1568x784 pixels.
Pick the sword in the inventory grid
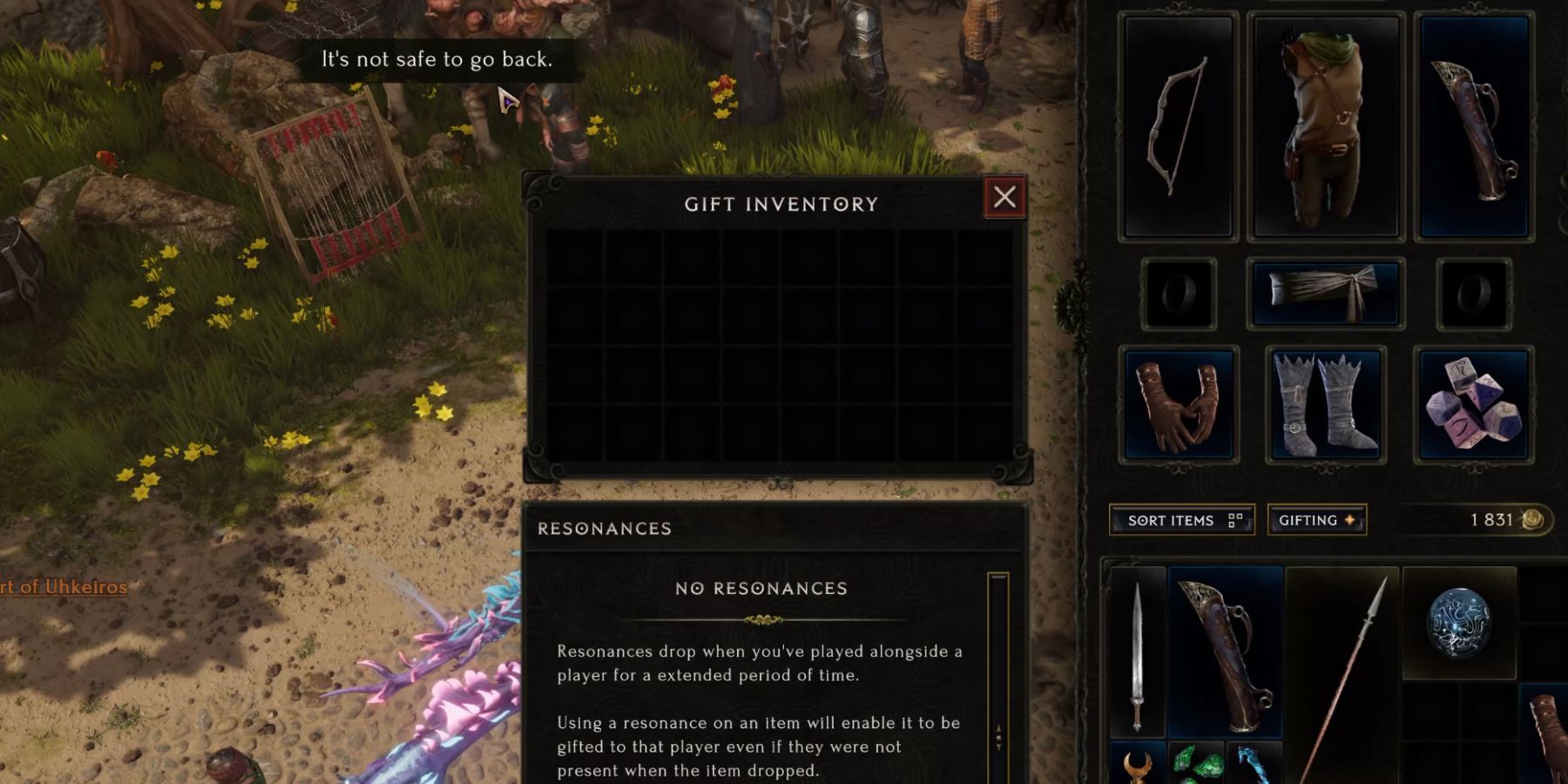tap(1137, 653)
